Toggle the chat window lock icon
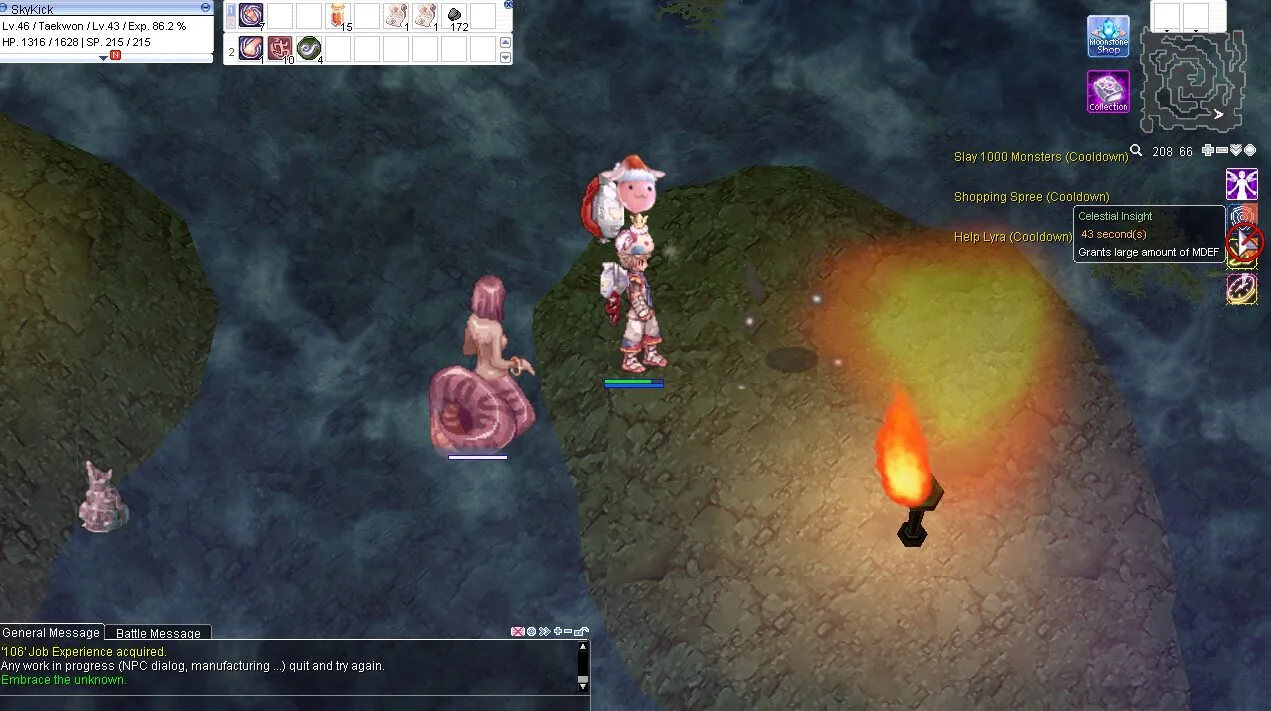1271x711 pixels. tap(582, 631)
